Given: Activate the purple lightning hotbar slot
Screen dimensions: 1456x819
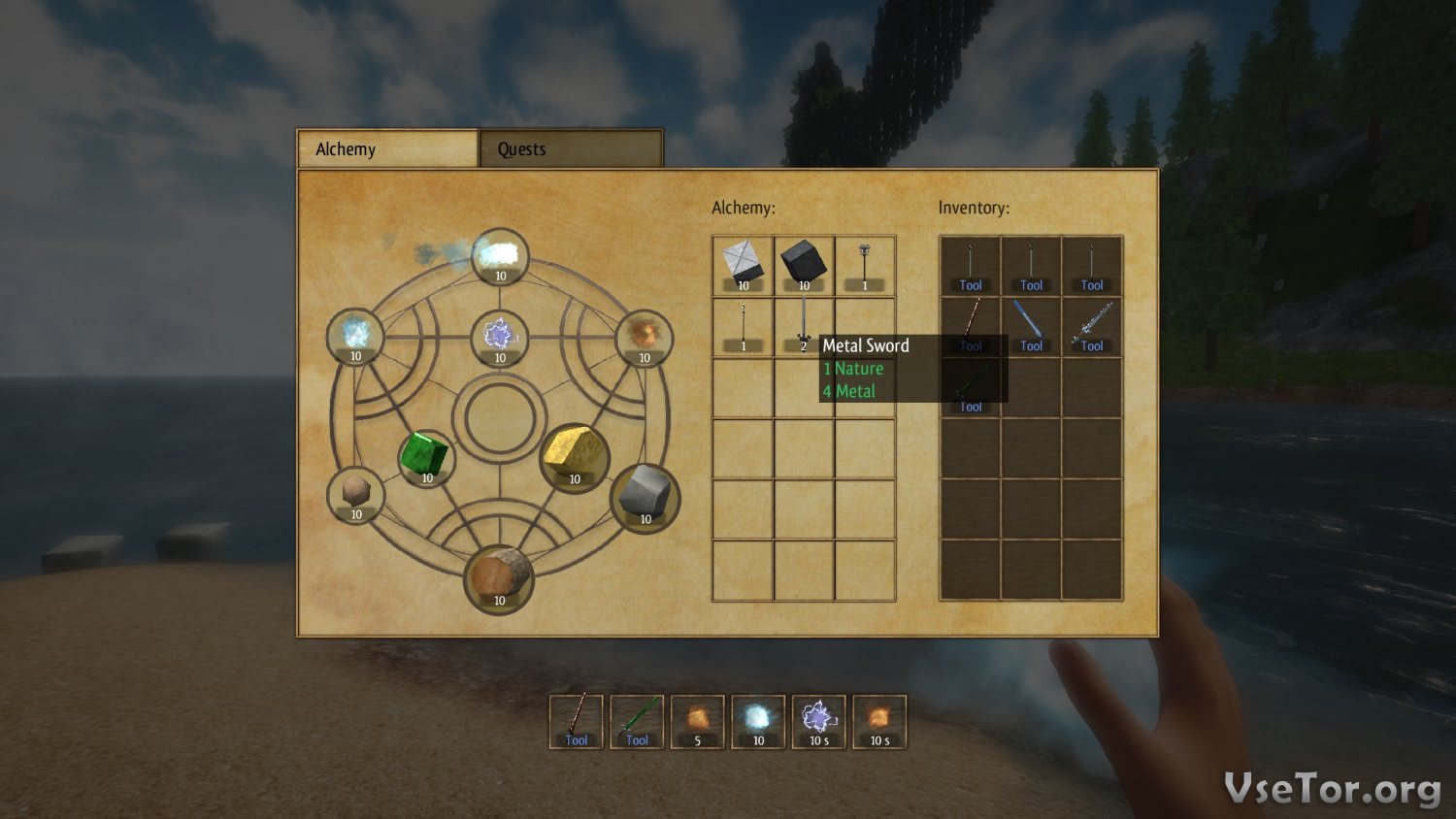Looking at the screenshot, I should coord(819,722).
